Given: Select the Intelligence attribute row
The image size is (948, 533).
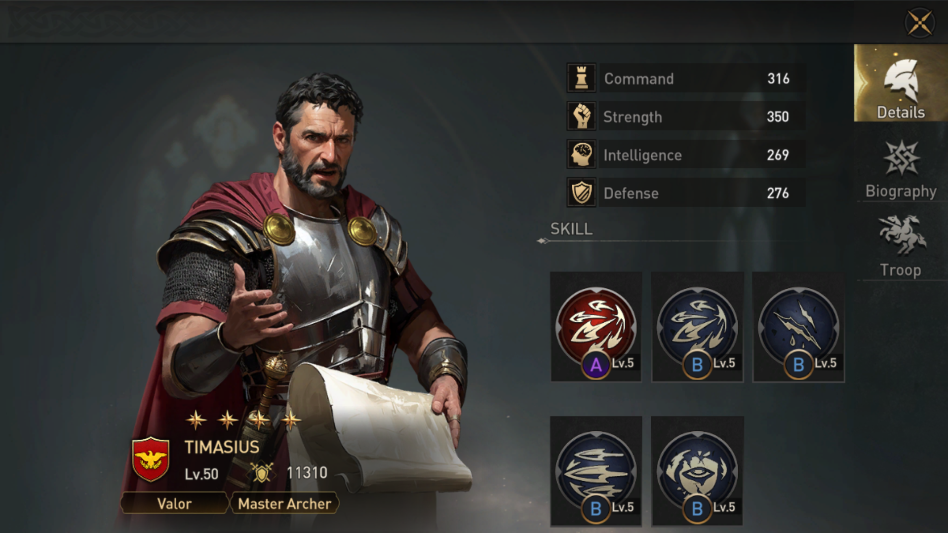Looking at the screenshot, I should pyautogui.click(x=686, y=155).
